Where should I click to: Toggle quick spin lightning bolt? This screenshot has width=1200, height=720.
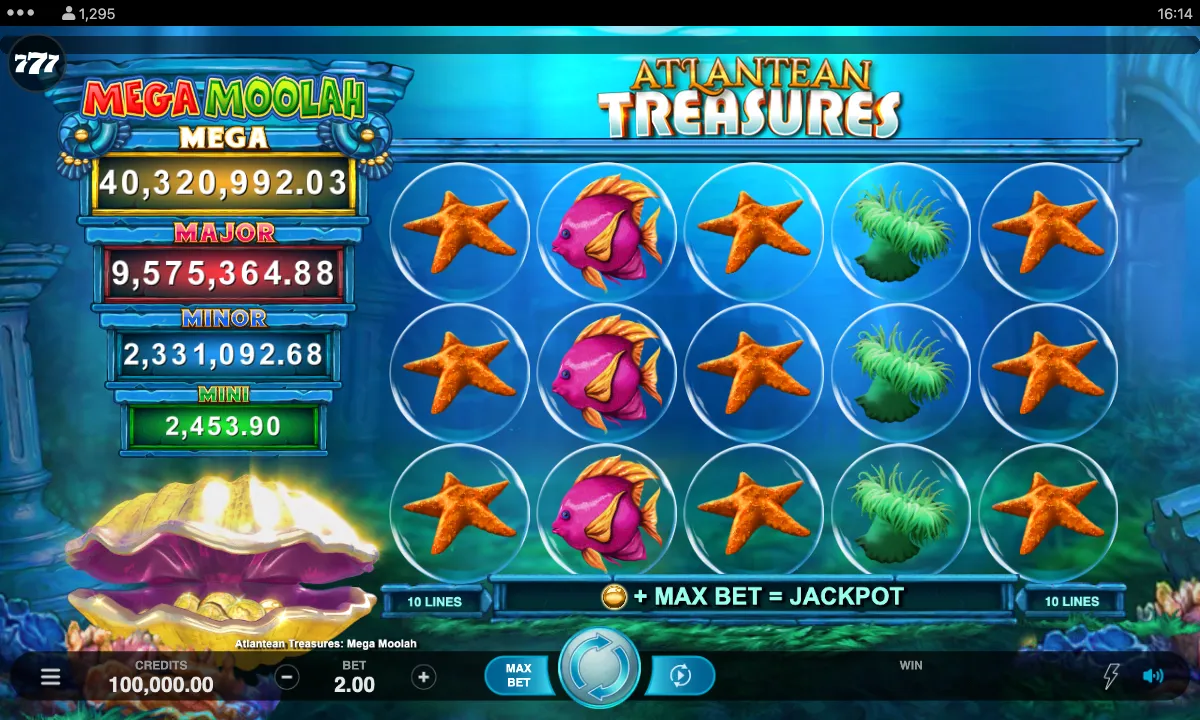tap(1110, 676)
